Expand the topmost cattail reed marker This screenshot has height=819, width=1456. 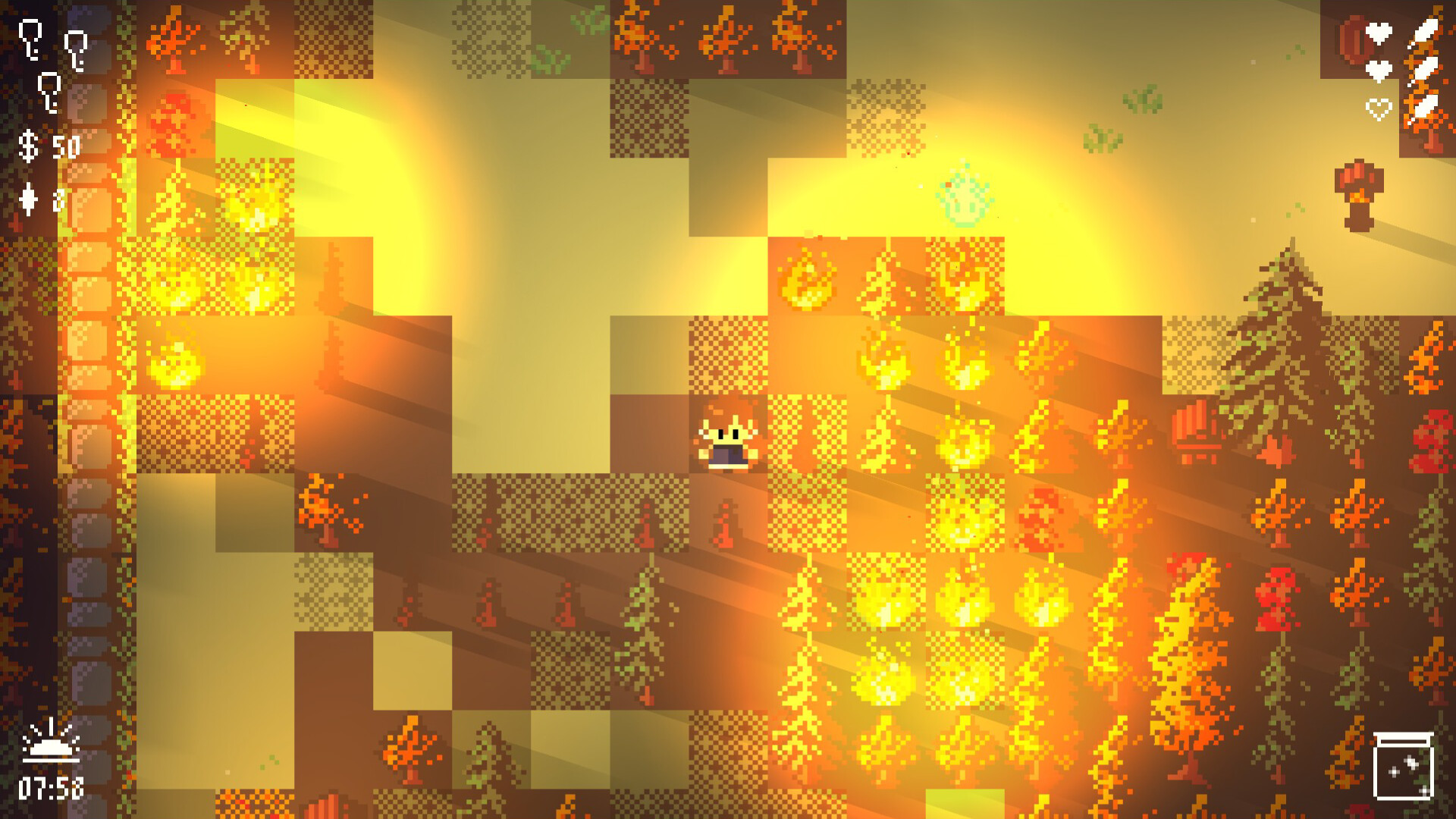1426,32
